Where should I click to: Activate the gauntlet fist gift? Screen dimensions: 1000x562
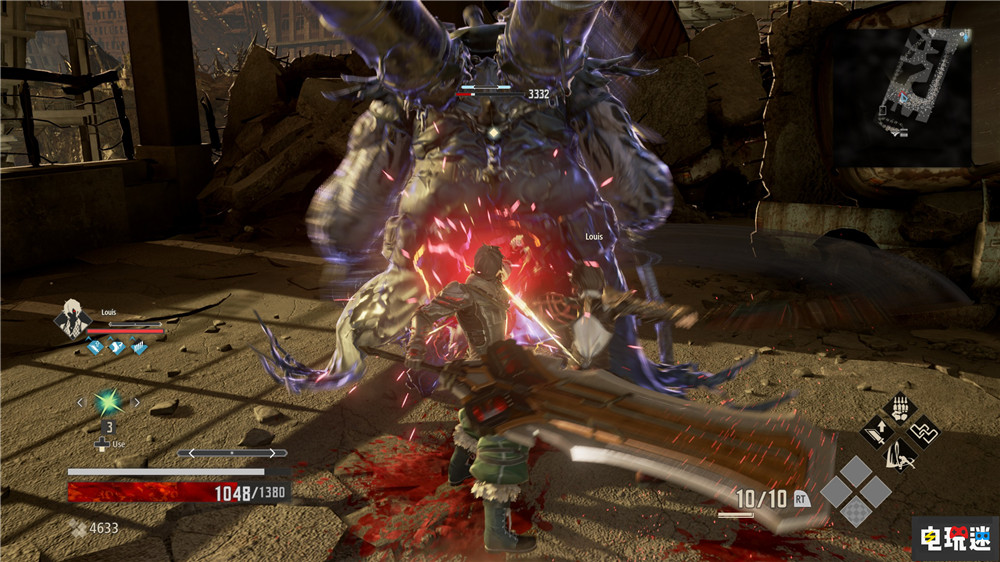point(898,410)
